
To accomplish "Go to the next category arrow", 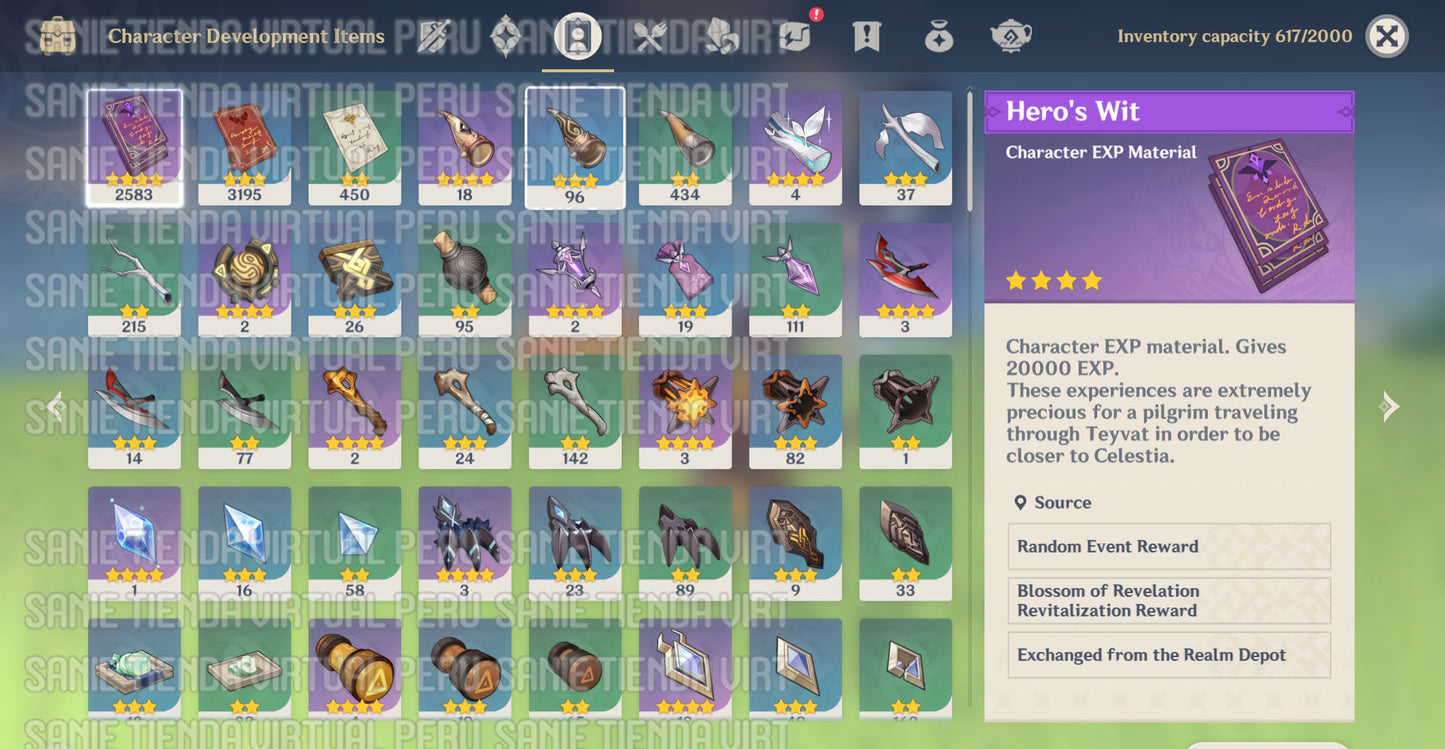I will pyautogui.click(x=1389, y=406).
